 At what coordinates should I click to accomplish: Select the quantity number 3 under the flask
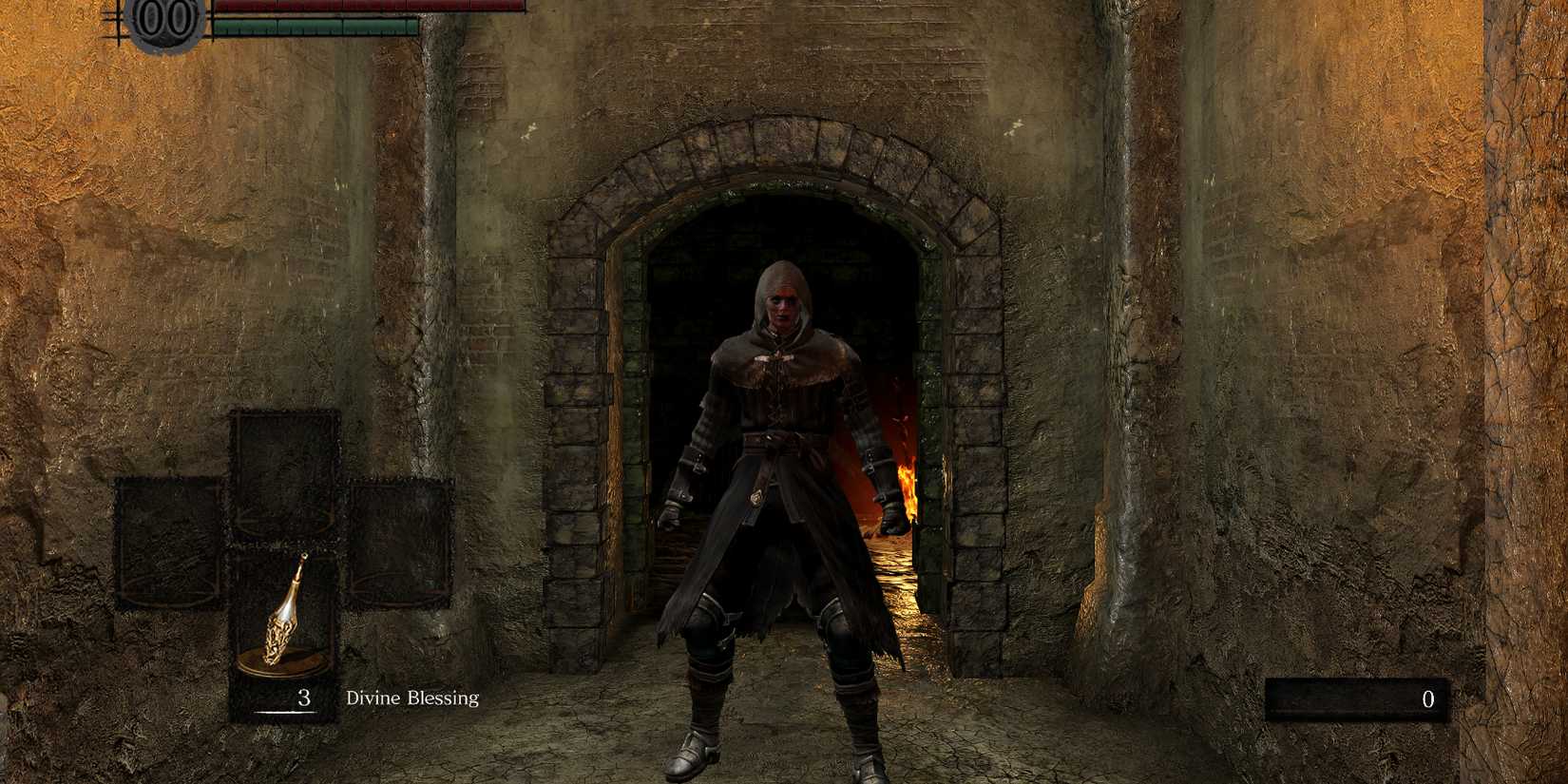tap(304, 698)
